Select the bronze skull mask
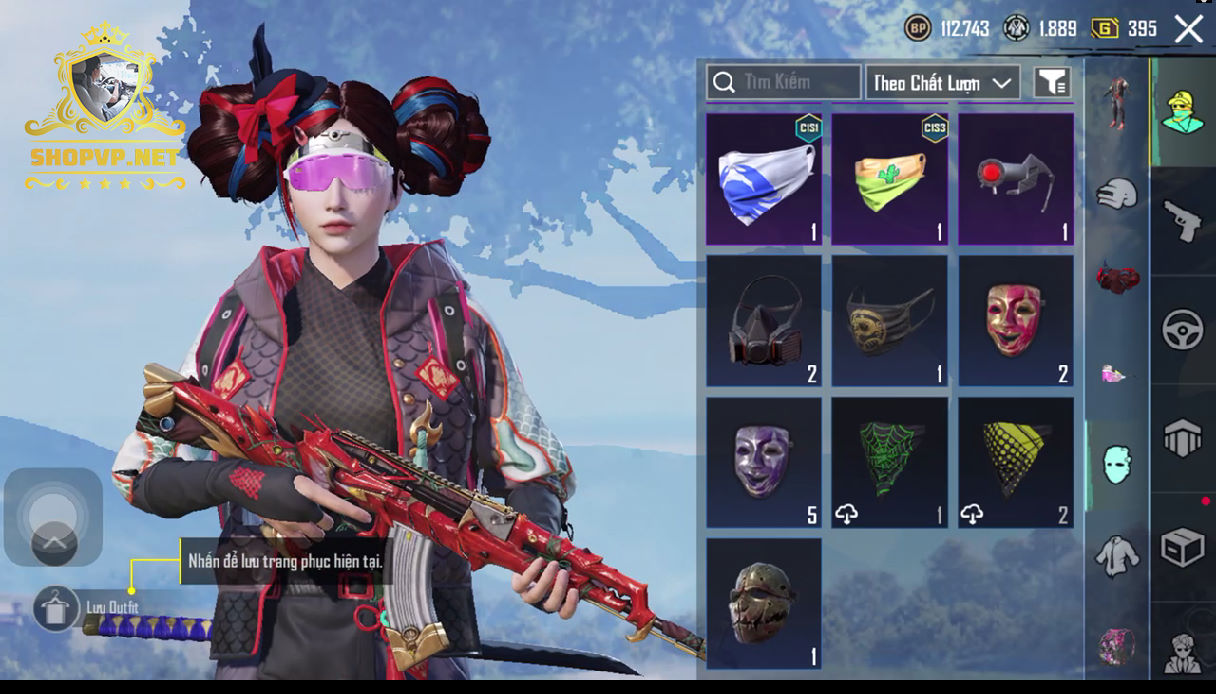 point(764,604)
